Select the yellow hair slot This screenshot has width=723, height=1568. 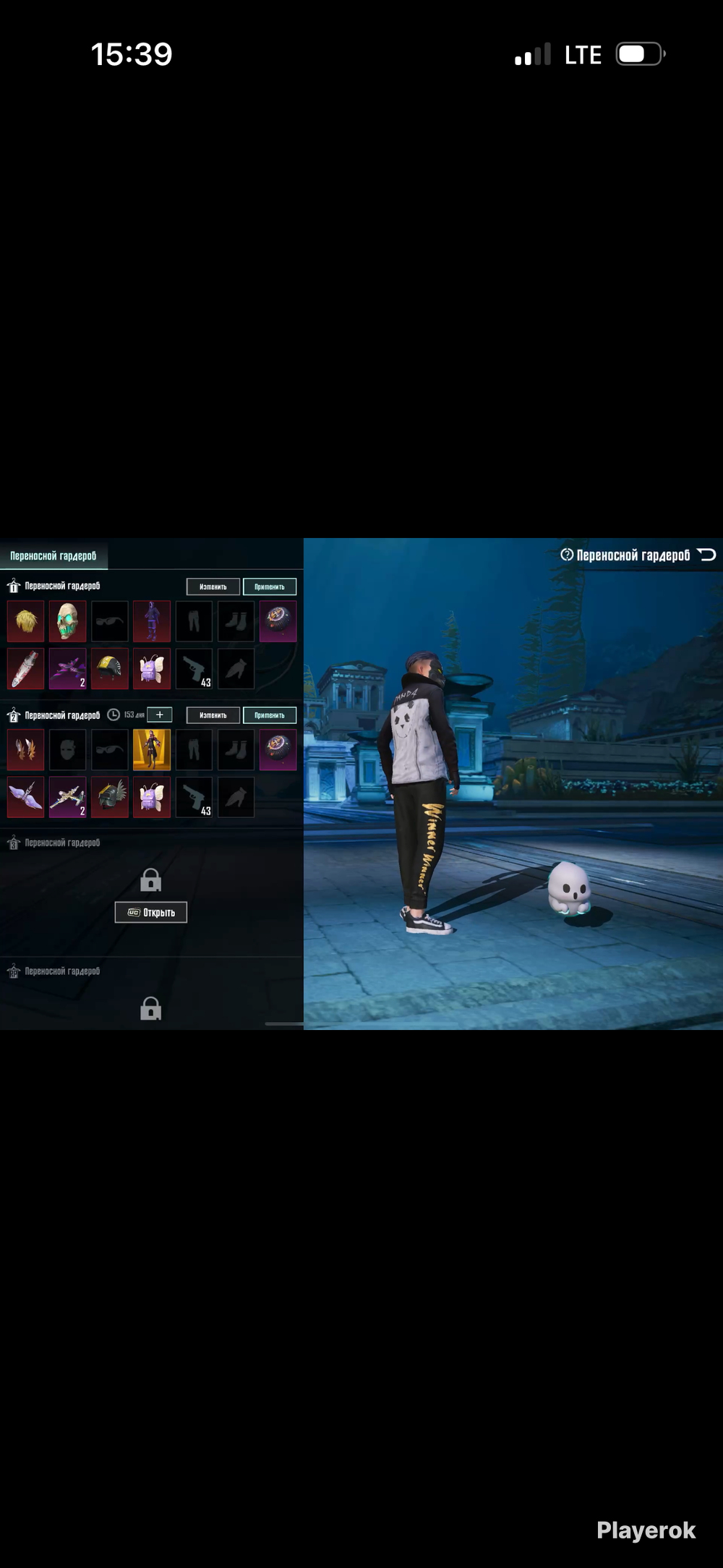(x=25, y=621)
